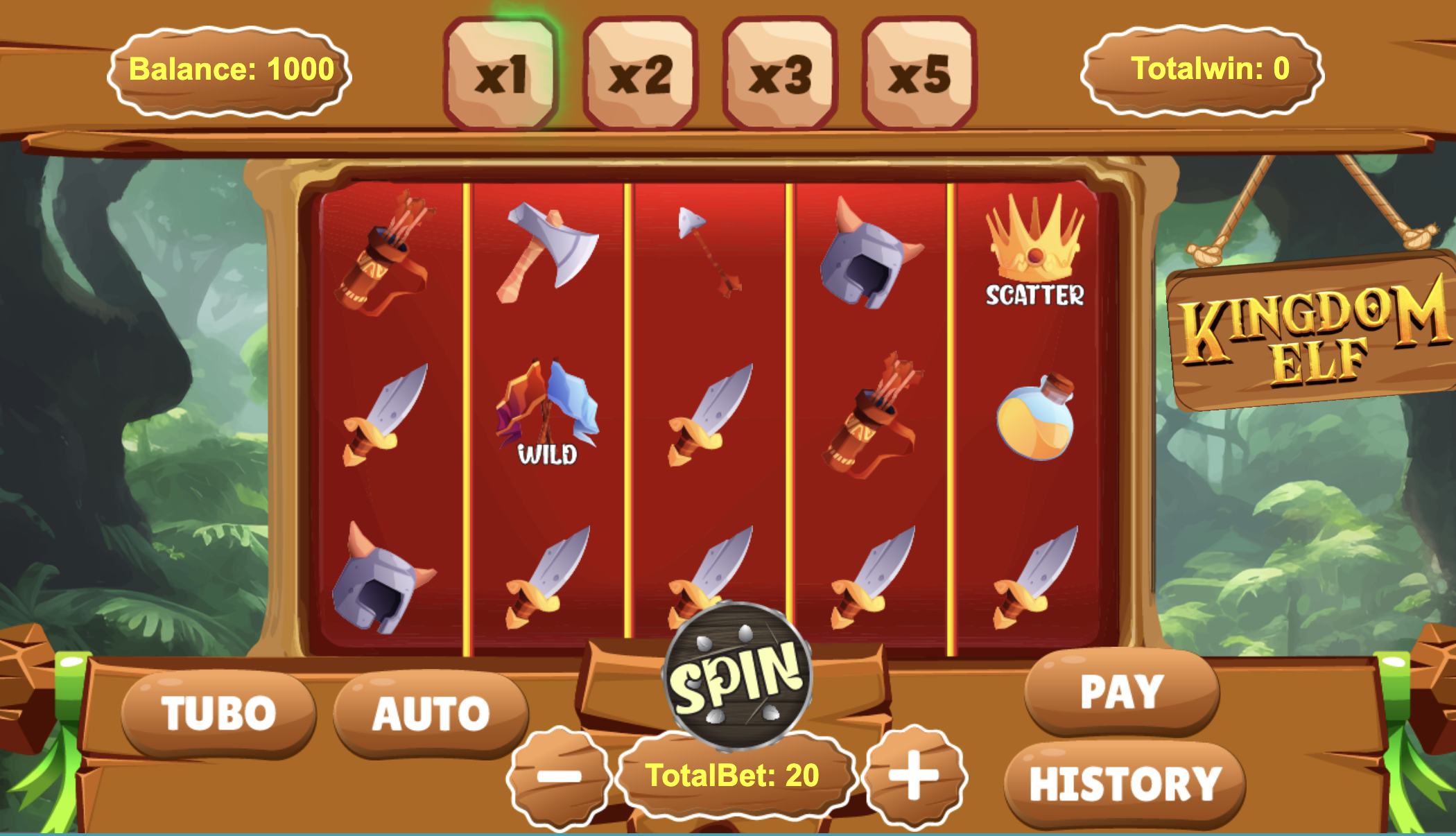Increase total bet with plus button
The width and height of the screenshot is (1456, 836).
[915, 775]
